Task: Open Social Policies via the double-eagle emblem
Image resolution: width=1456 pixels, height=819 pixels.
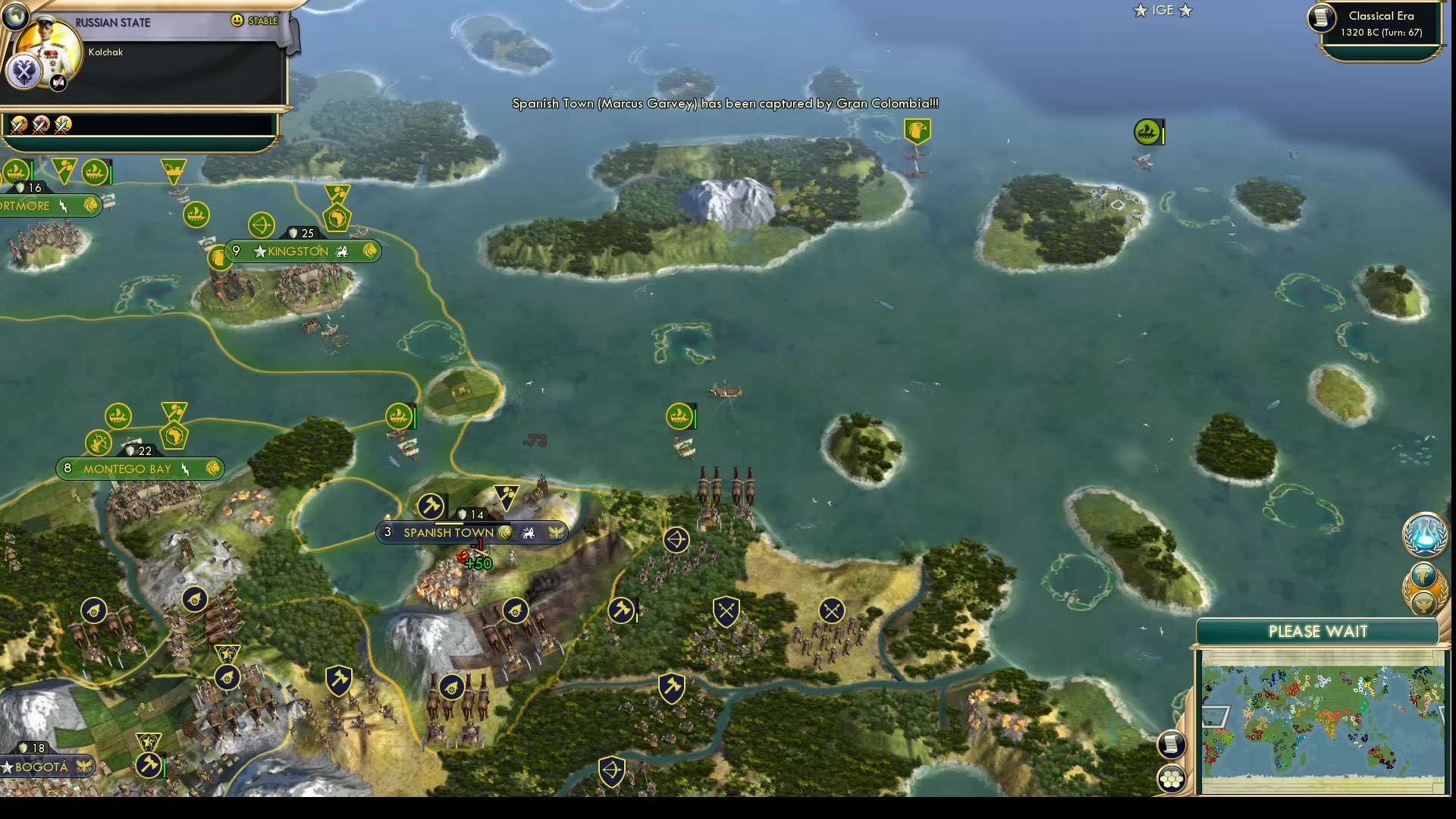Action: (x=25, y=72)
